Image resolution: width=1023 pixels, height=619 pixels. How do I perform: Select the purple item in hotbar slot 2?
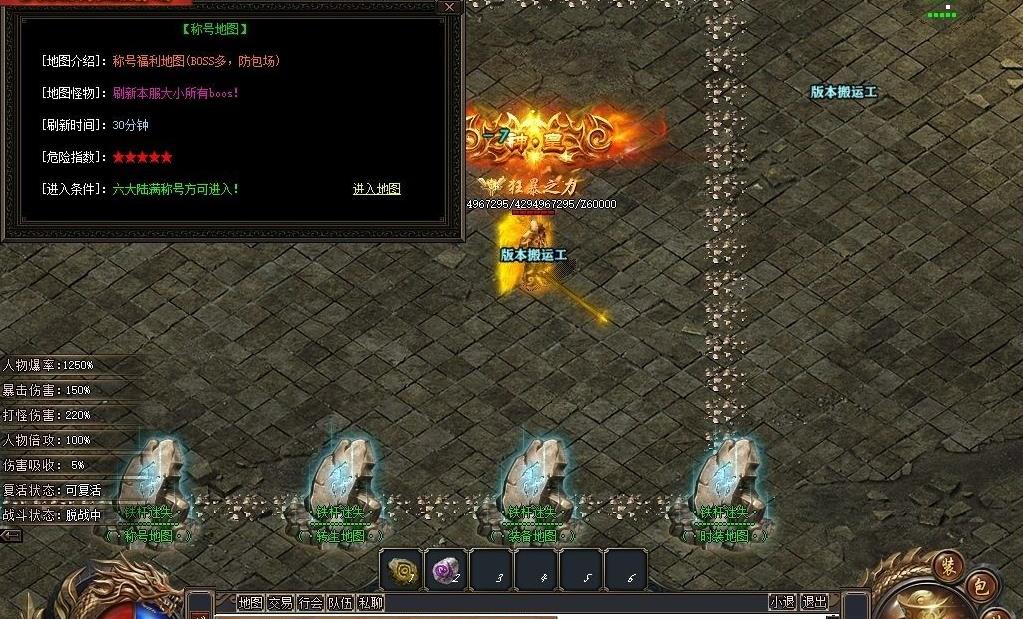point(446,570)
